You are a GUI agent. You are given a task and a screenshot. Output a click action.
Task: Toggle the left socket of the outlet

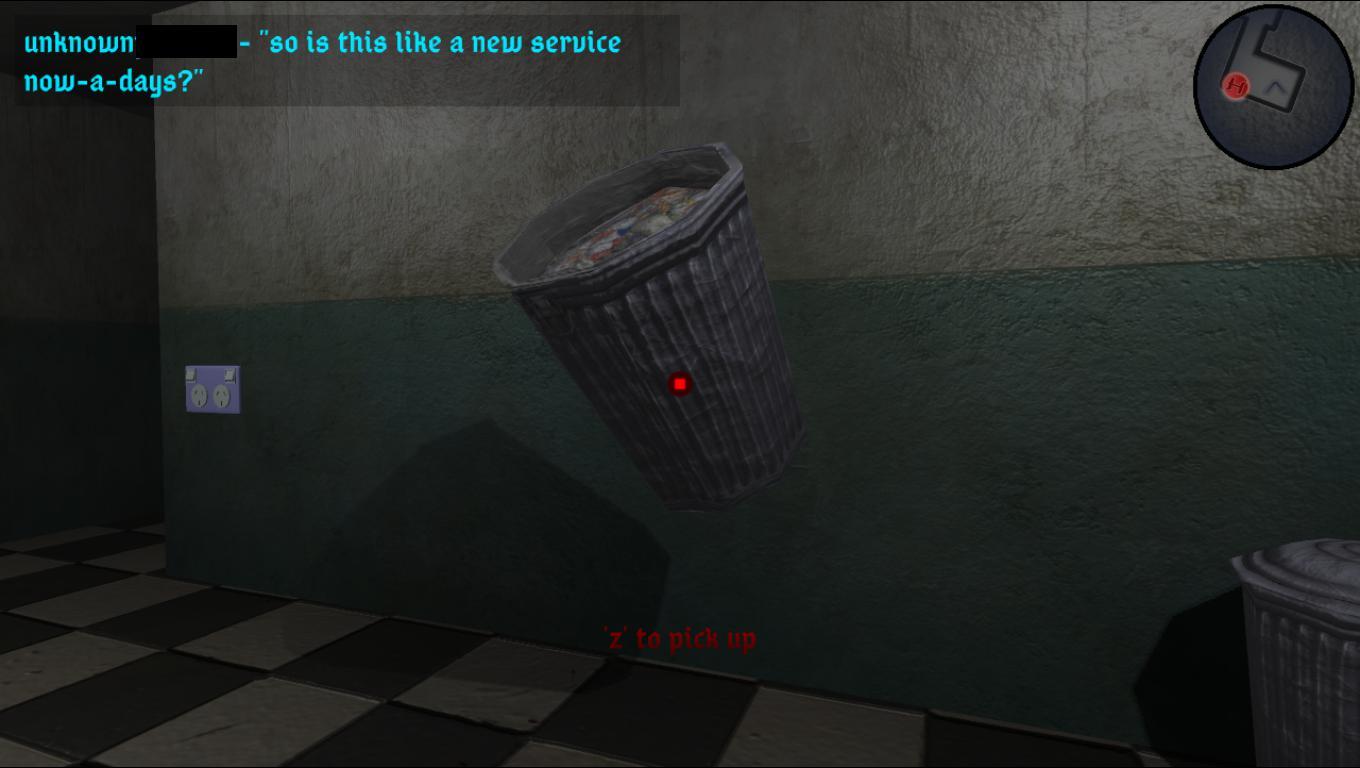coord(200,395)
